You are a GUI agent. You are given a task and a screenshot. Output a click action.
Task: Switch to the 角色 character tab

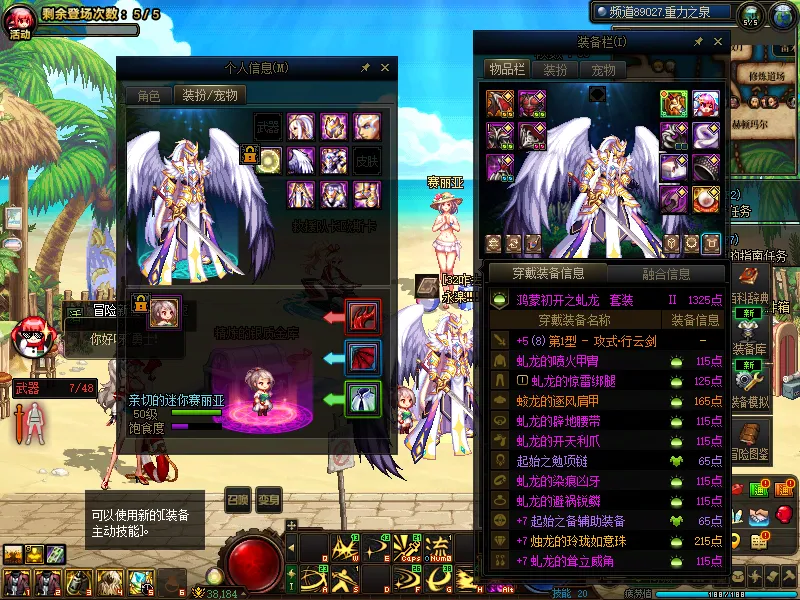tap(148, 96)
